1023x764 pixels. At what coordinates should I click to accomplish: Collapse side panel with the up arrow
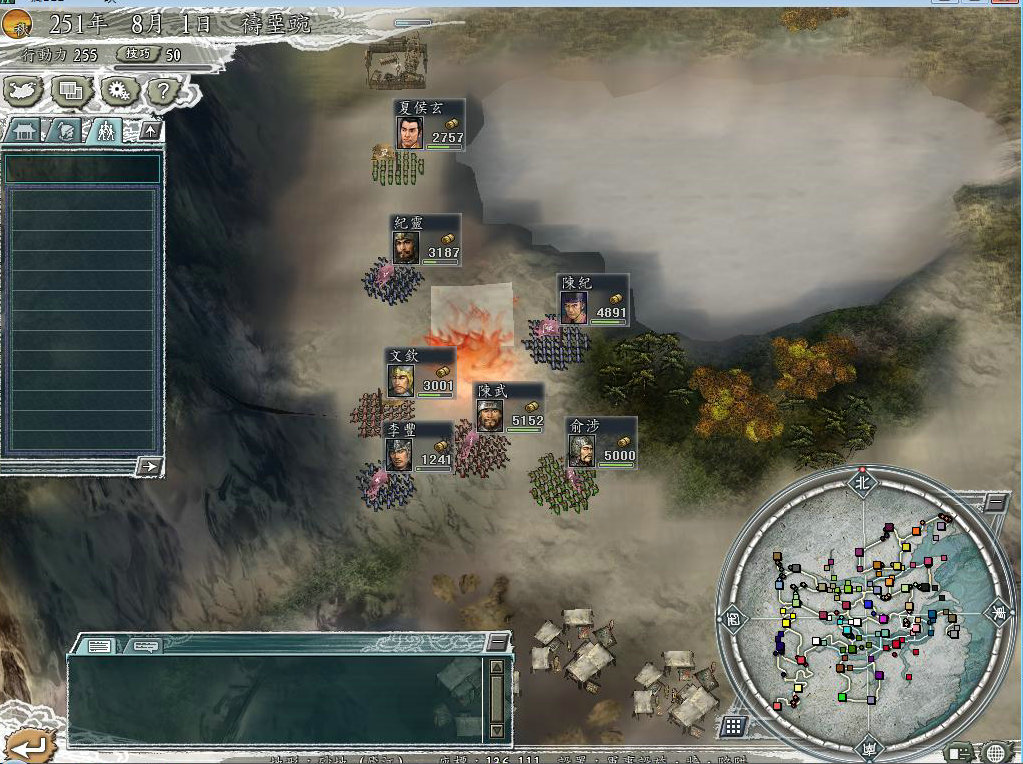click(150, 130)
